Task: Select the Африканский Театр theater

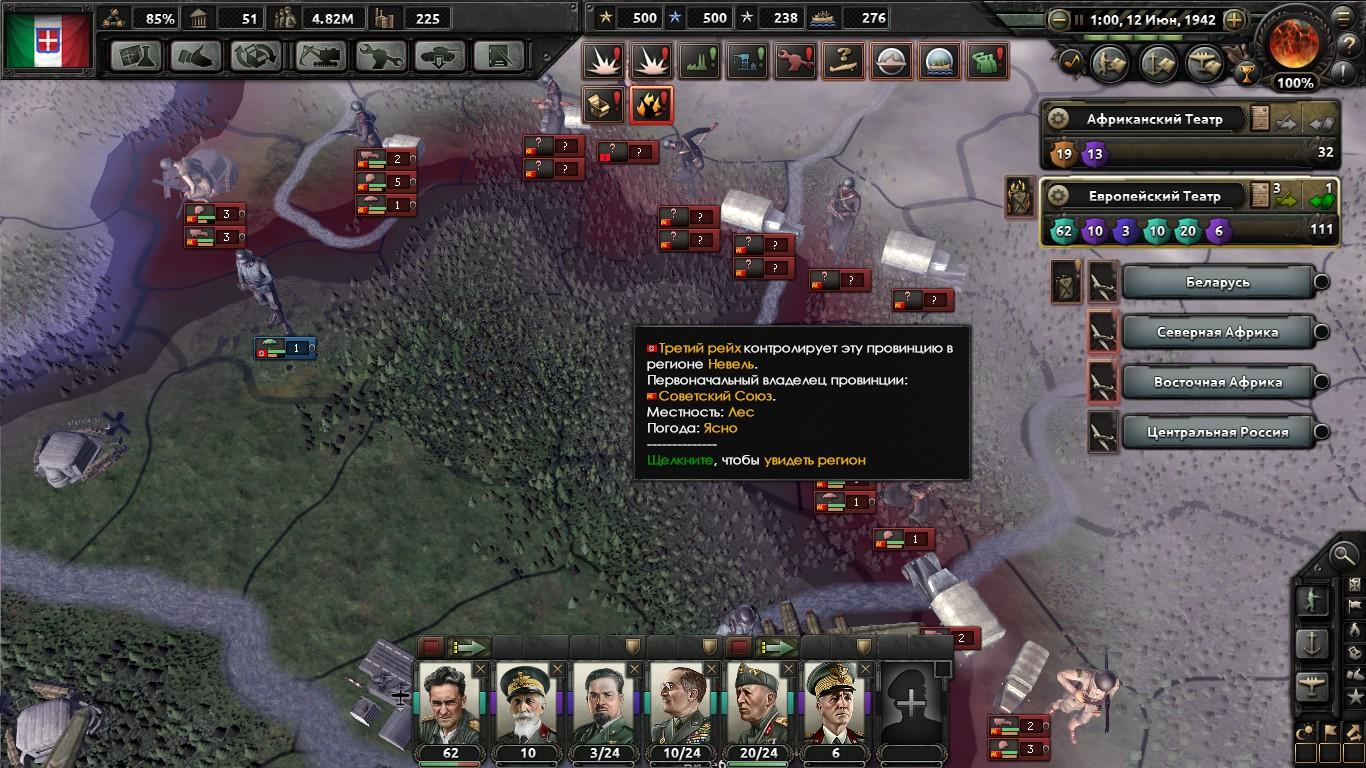Action: coord(1154,119)
